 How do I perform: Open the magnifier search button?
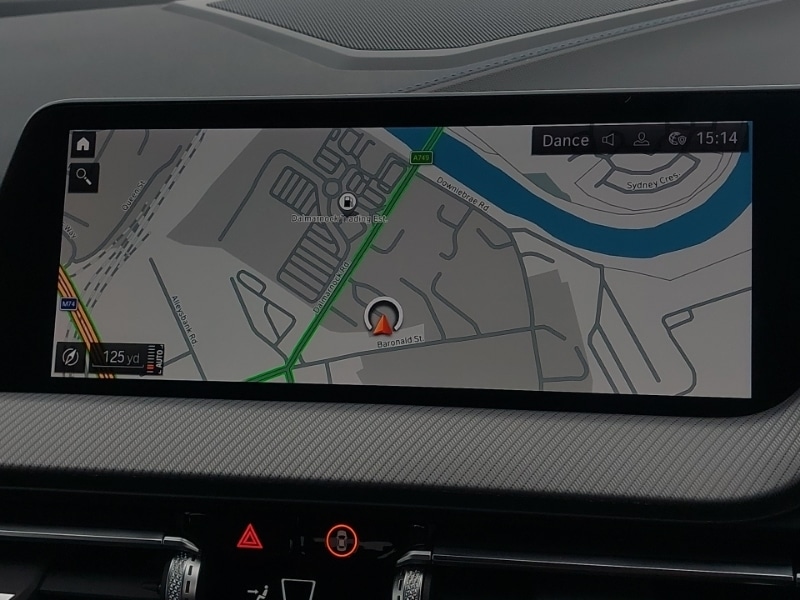[x=81, y=178]
